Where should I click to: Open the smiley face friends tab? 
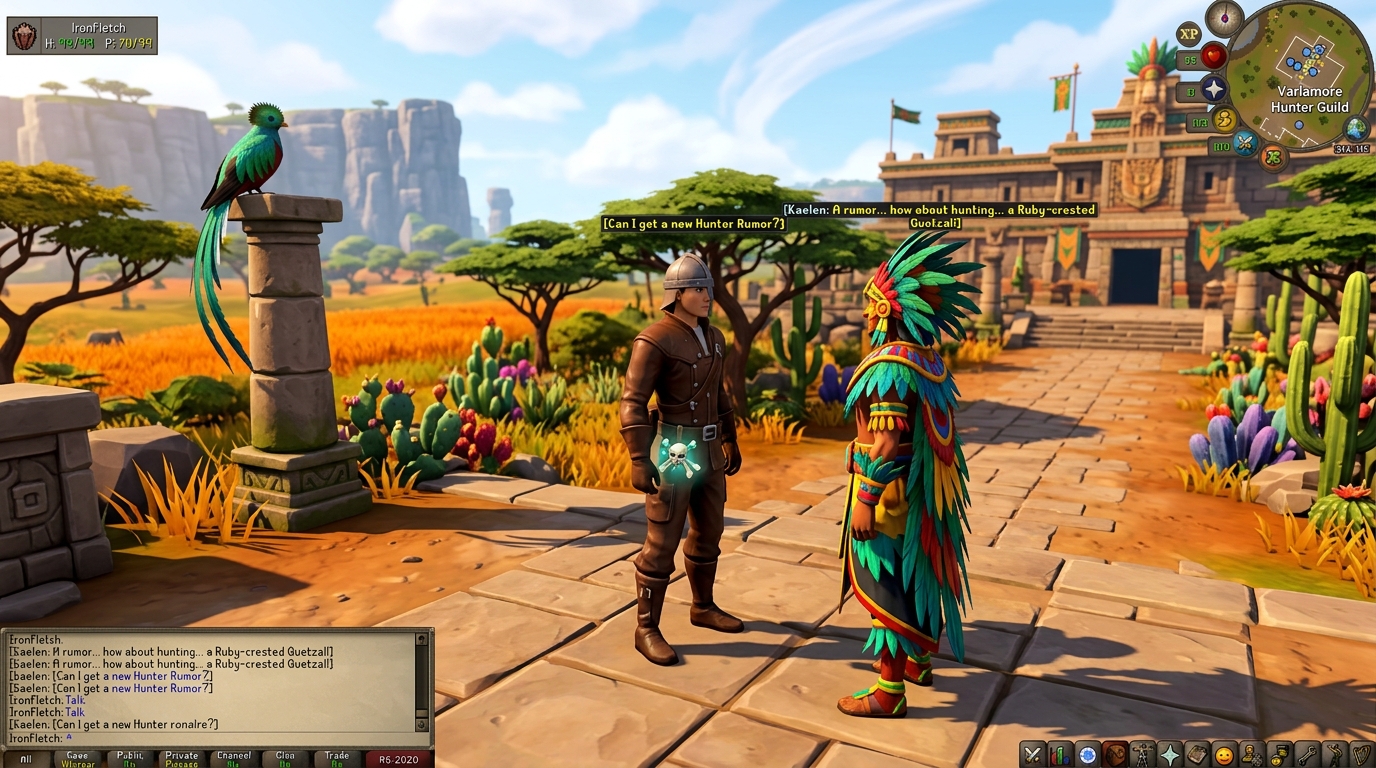coord(1223,754)
